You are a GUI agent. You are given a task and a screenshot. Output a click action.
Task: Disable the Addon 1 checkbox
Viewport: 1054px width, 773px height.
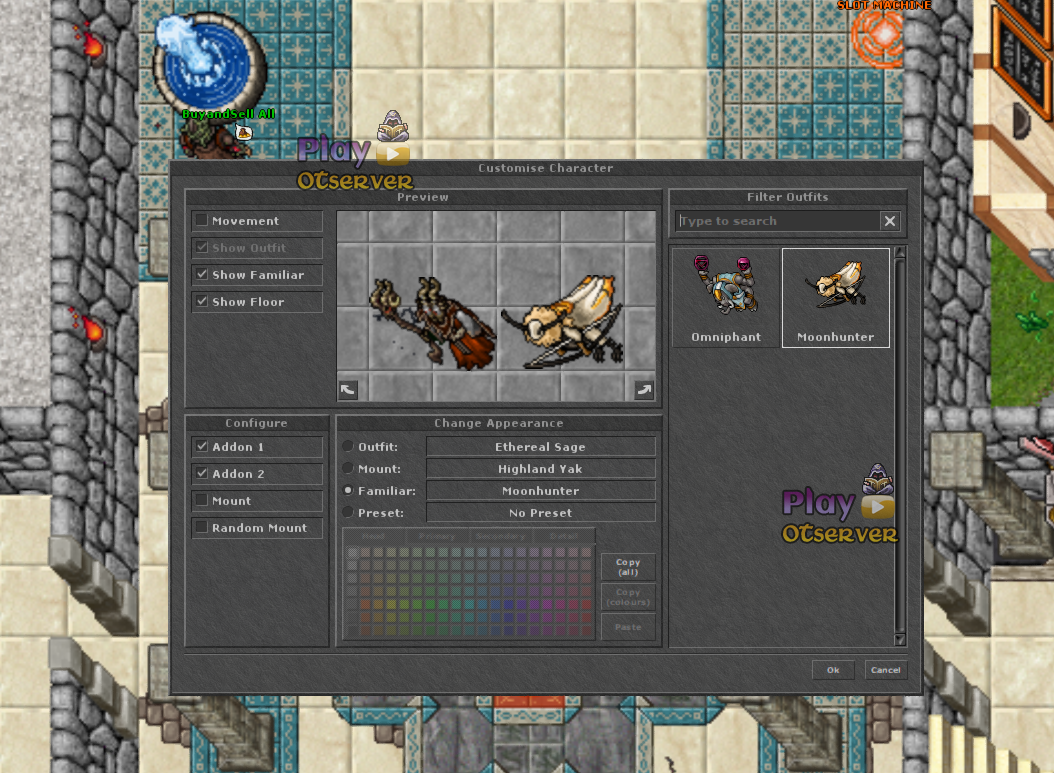coord(202,447)
